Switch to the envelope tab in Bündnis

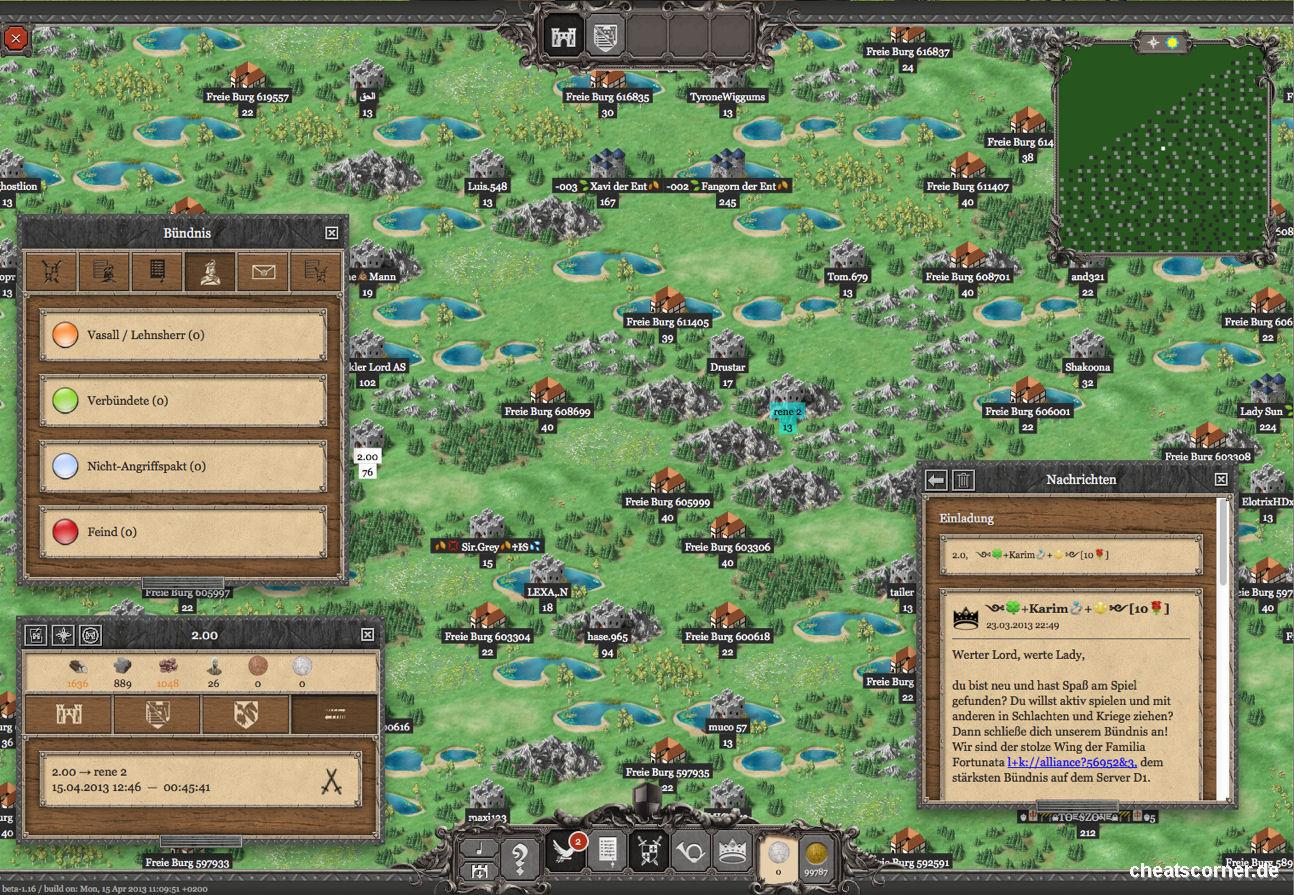(263, 271)
